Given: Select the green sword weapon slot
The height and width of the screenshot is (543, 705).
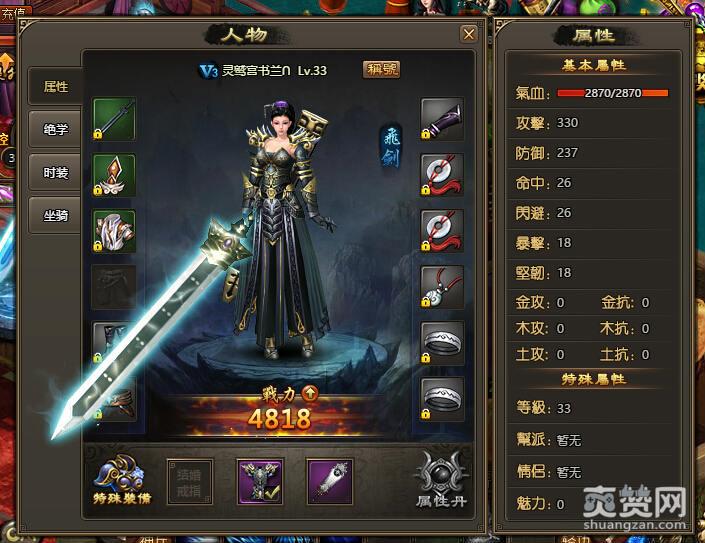Looking at the screenshot, I should 114,118.
